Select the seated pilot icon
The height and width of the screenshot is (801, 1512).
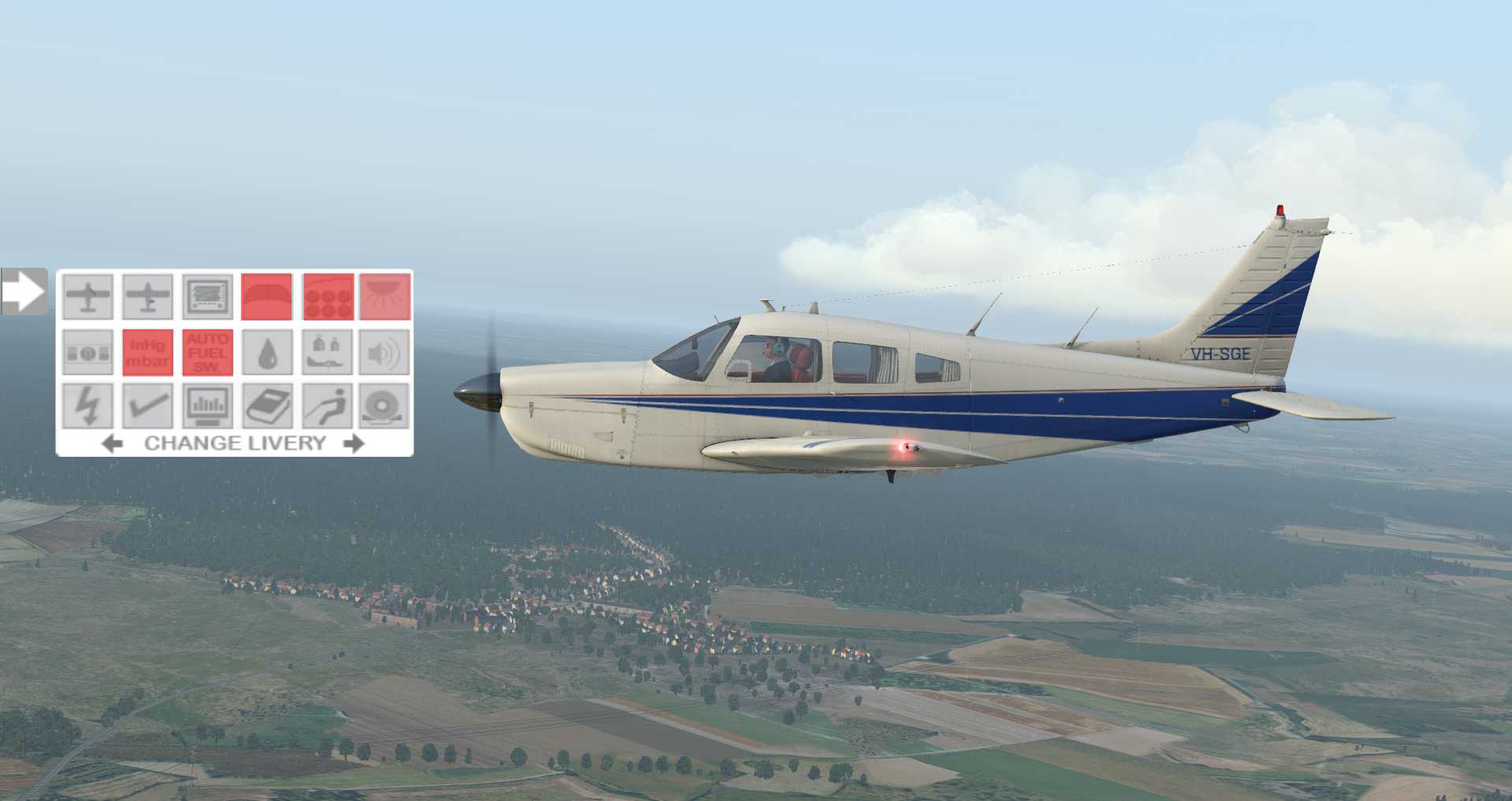tap(328, 406)
